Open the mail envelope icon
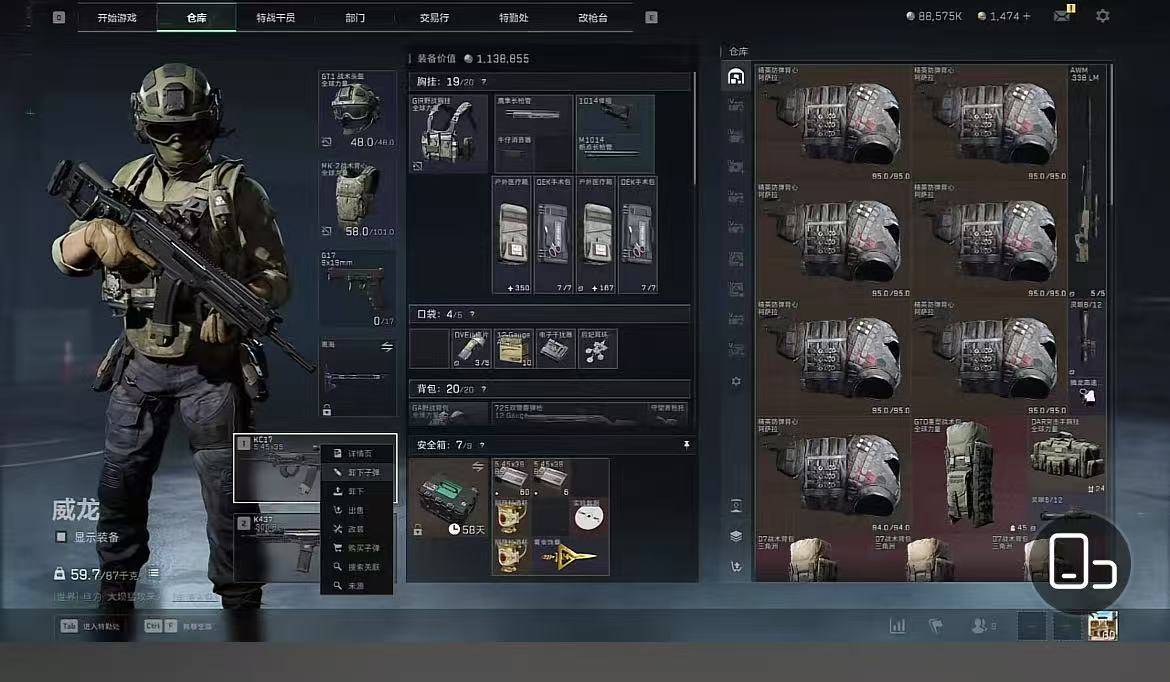This screenshot has height=682, width=1170. [x=1062, y=16]
